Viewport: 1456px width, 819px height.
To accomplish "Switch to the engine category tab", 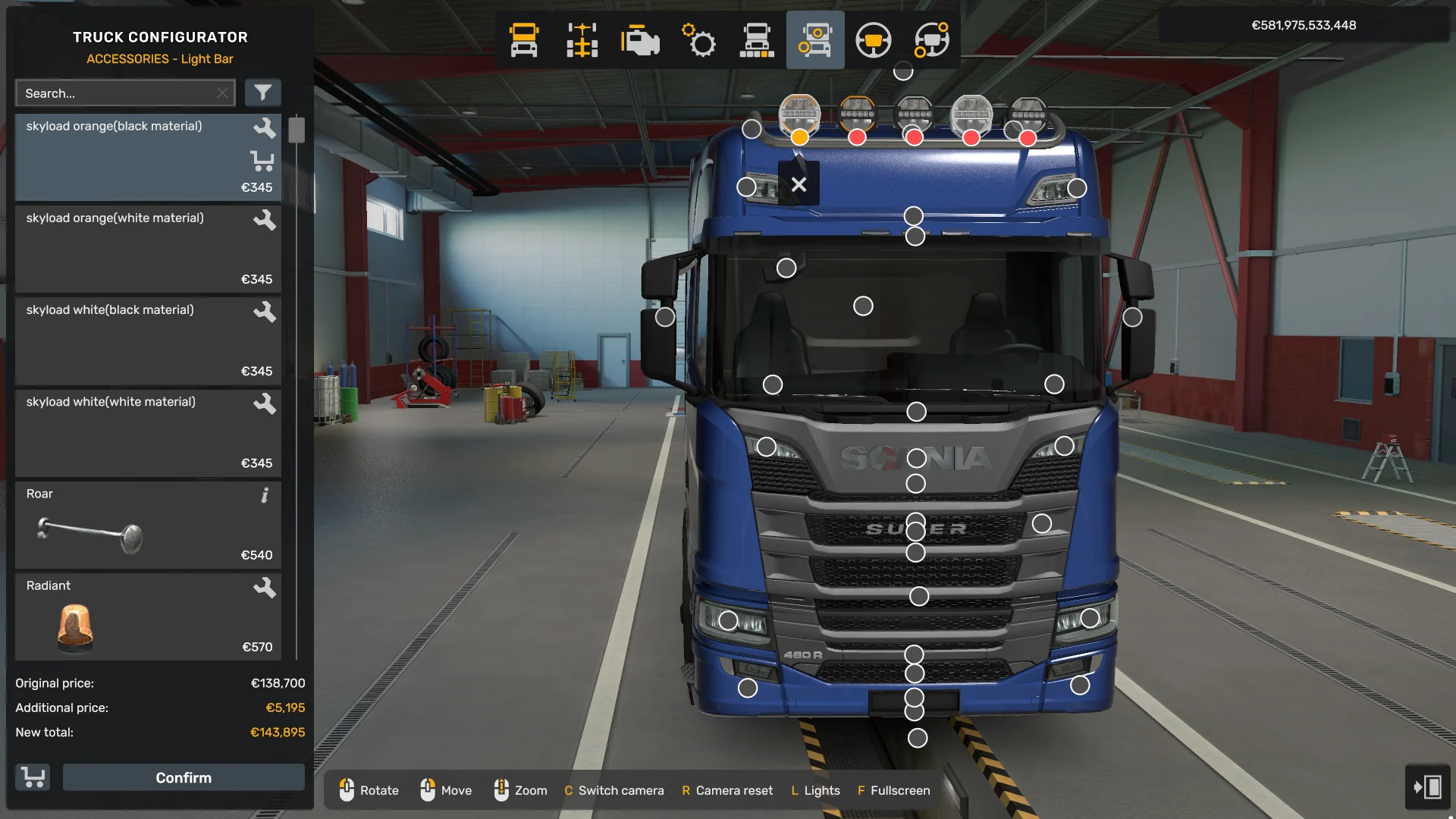I will click(640, 40).
